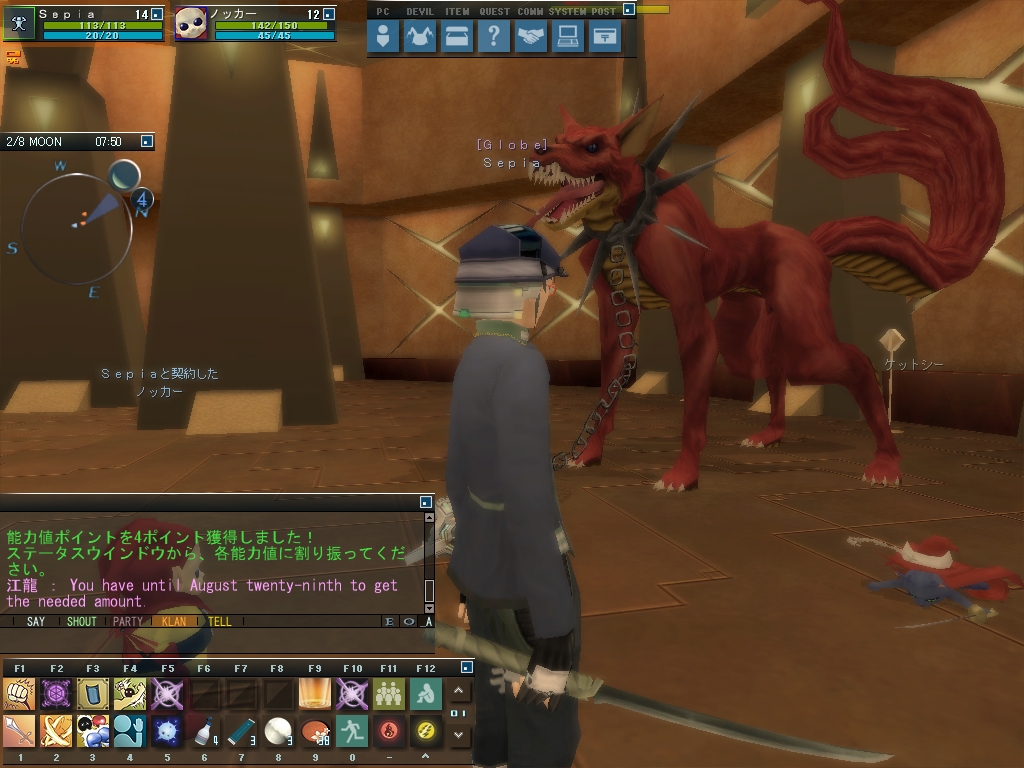This screenshot has width=1024, height=768.
Task: Open the ITEM inventory box
Action: coord(457,37)
